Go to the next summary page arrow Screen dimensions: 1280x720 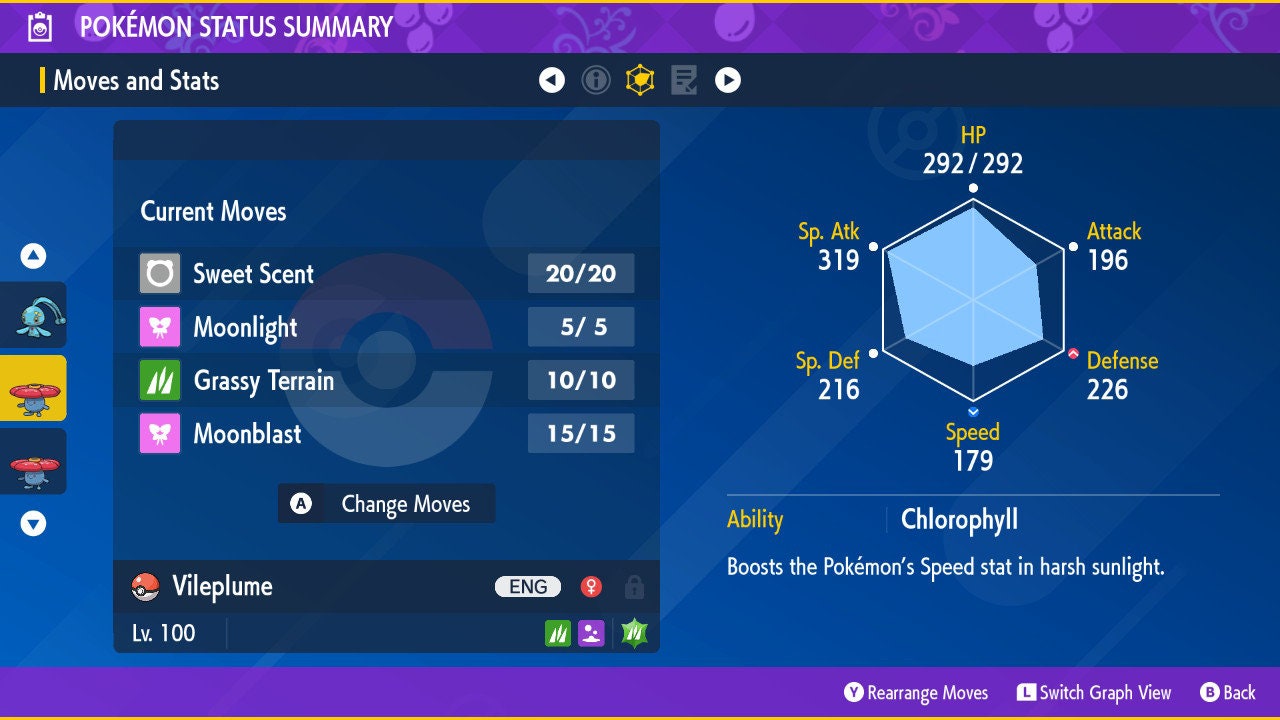(728, 80)
